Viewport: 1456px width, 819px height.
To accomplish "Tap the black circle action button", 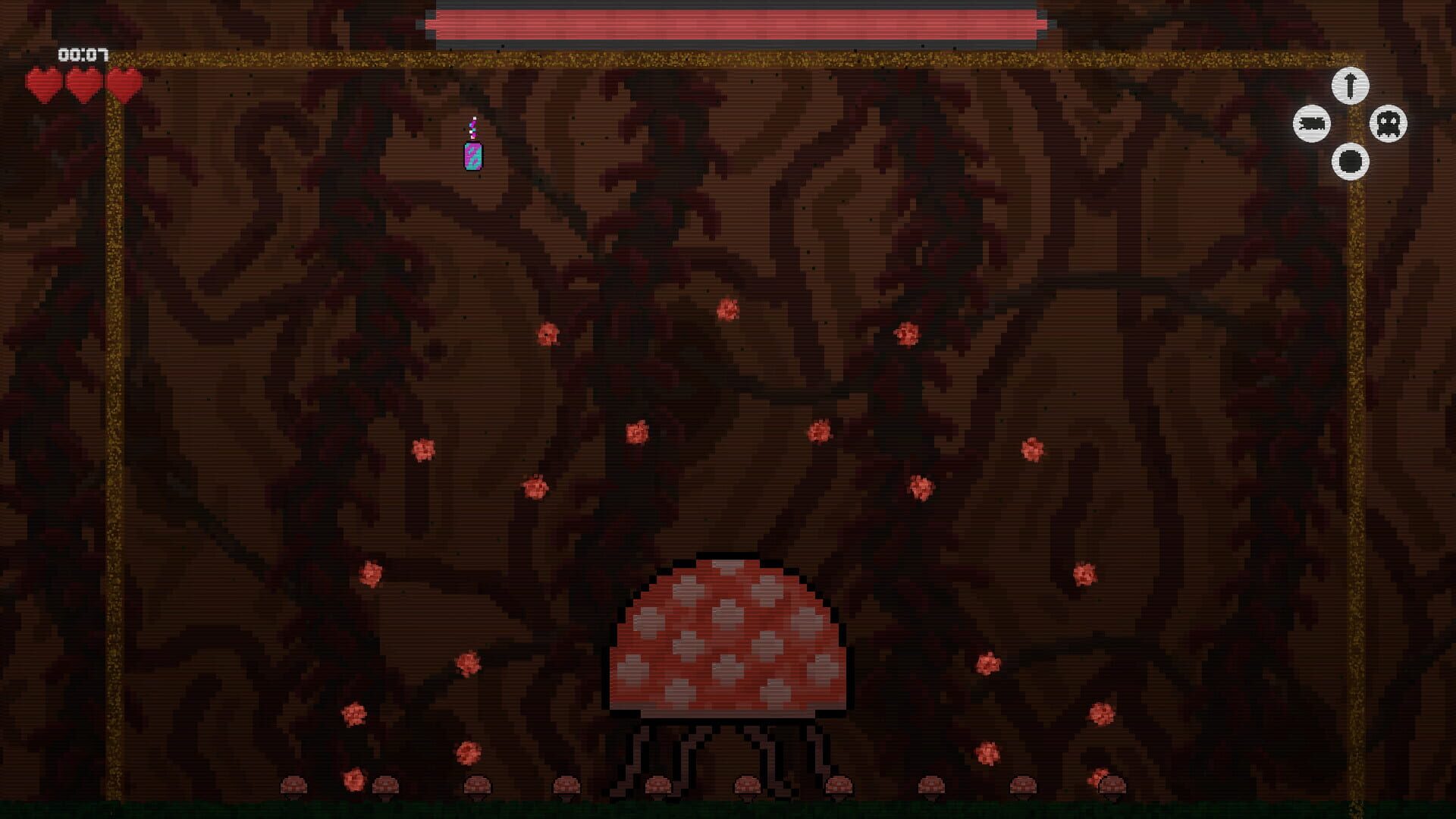I will click(1350, 162).
